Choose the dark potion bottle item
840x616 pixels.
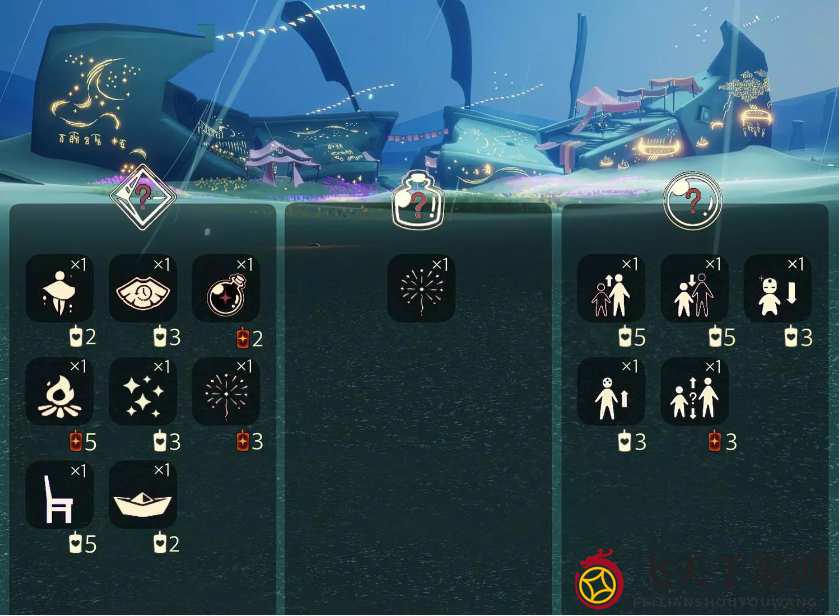[x=226, y=288]
